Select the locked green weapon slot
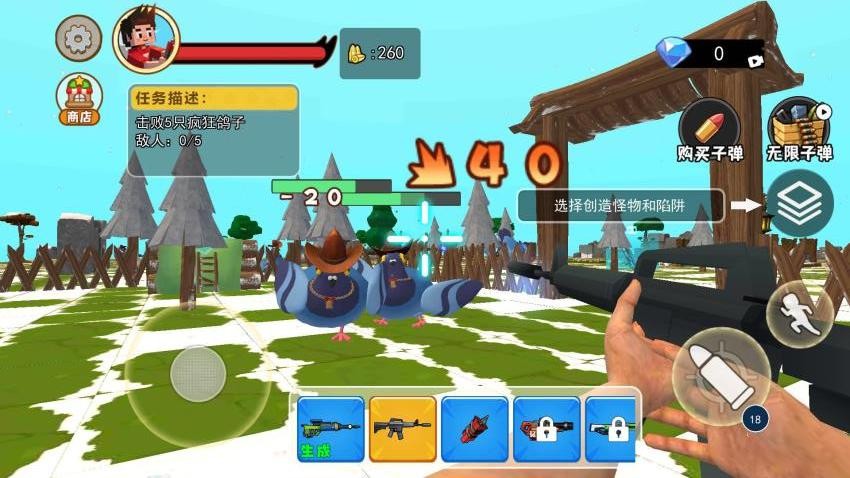 [x=611, y=429]
